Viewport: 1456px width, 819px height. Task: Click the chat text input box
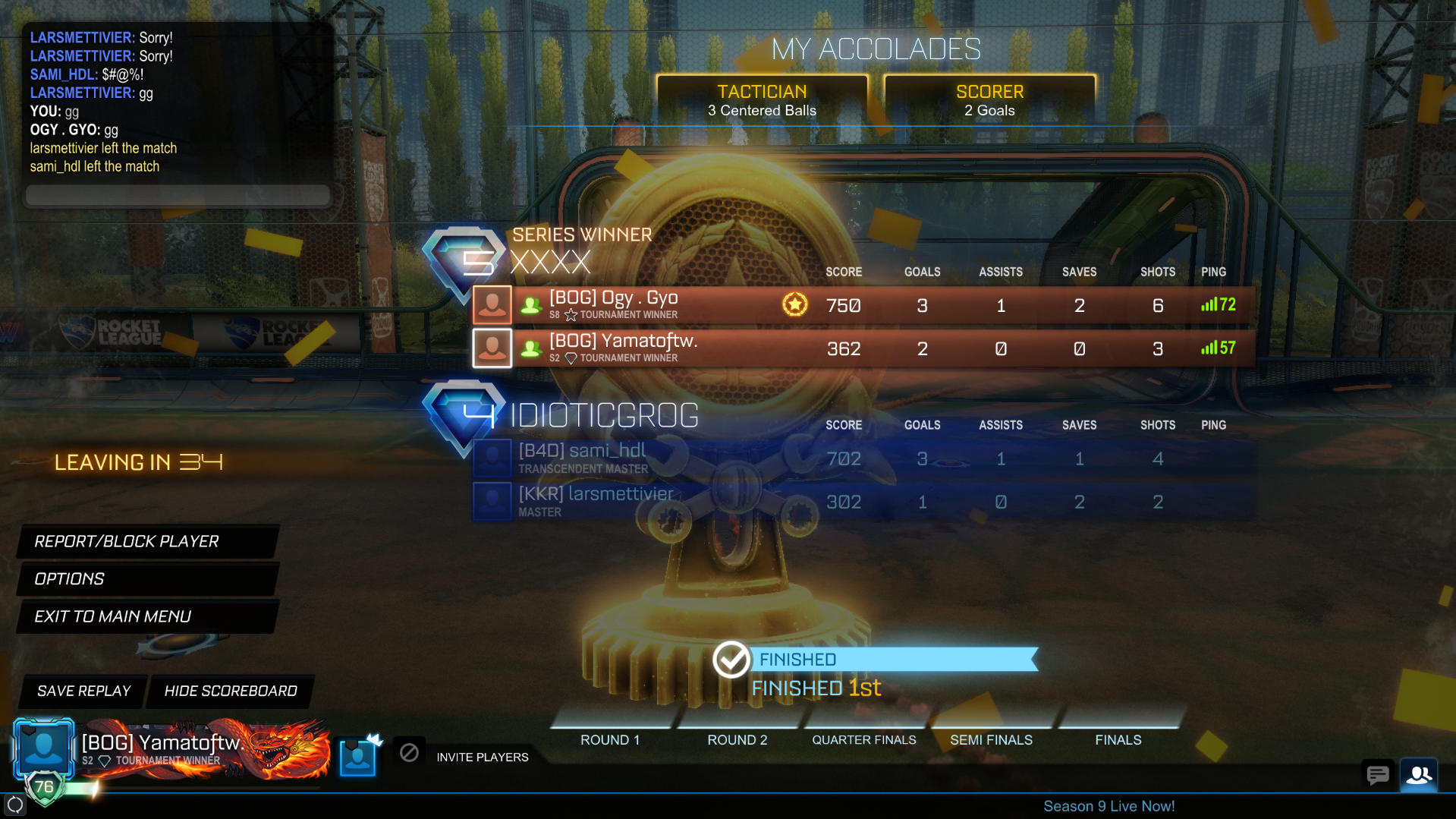(x=178, y=195)
